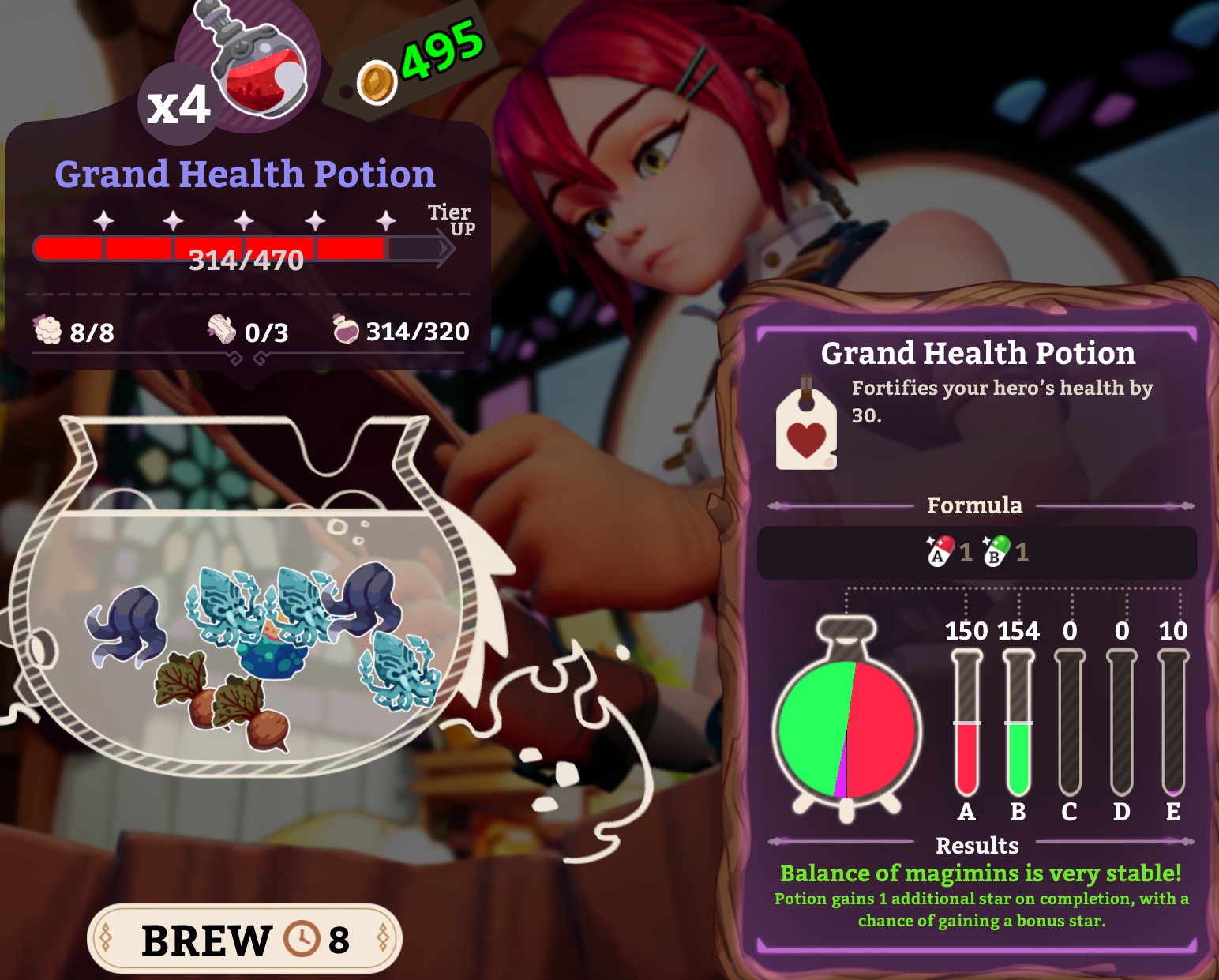
Task: Expand the Formula section header
Action: point(974,504)
